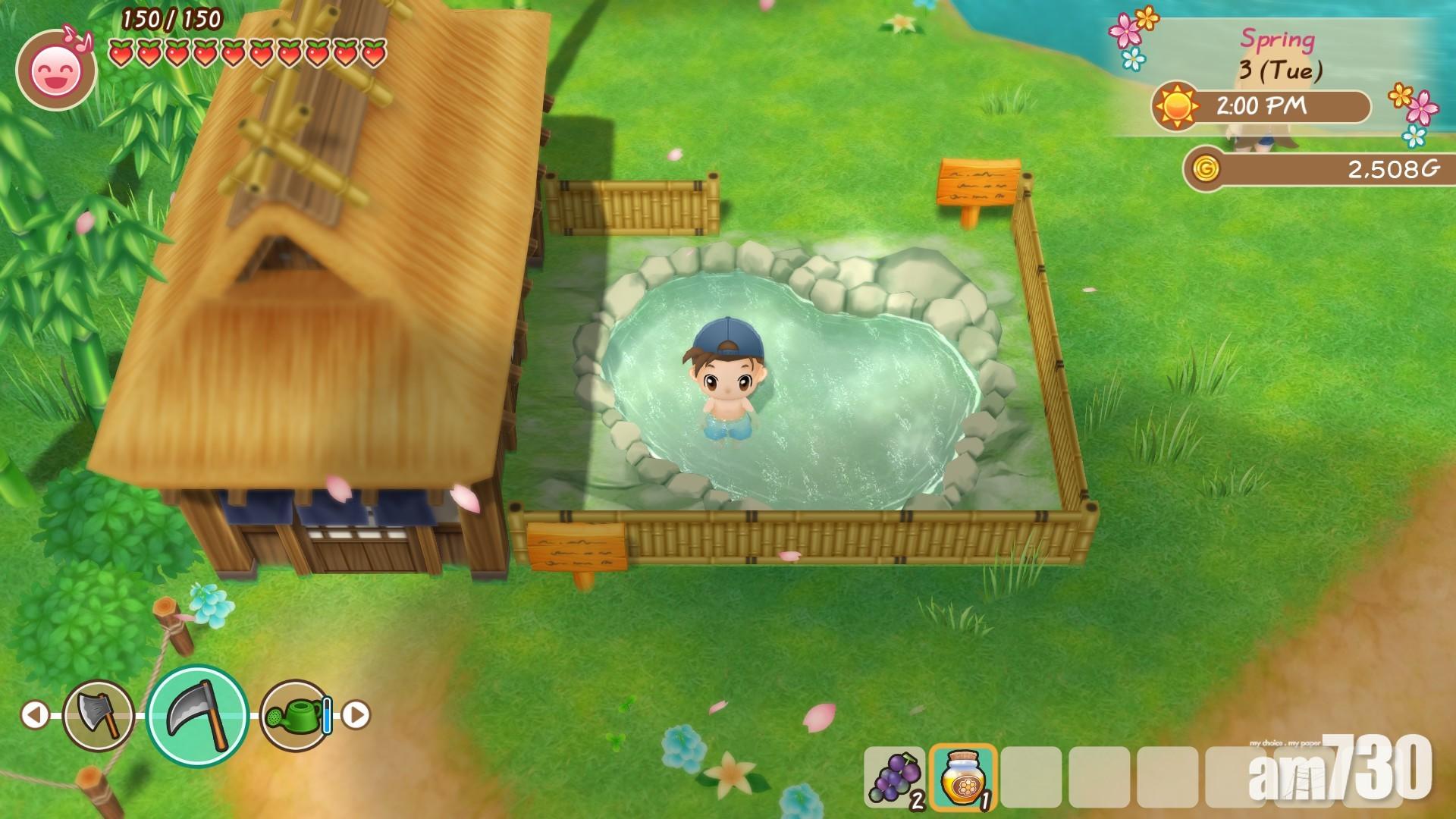1456x819 pixels.
Task: Choose the sickle tool in the wheel
Action: [197, 716]
